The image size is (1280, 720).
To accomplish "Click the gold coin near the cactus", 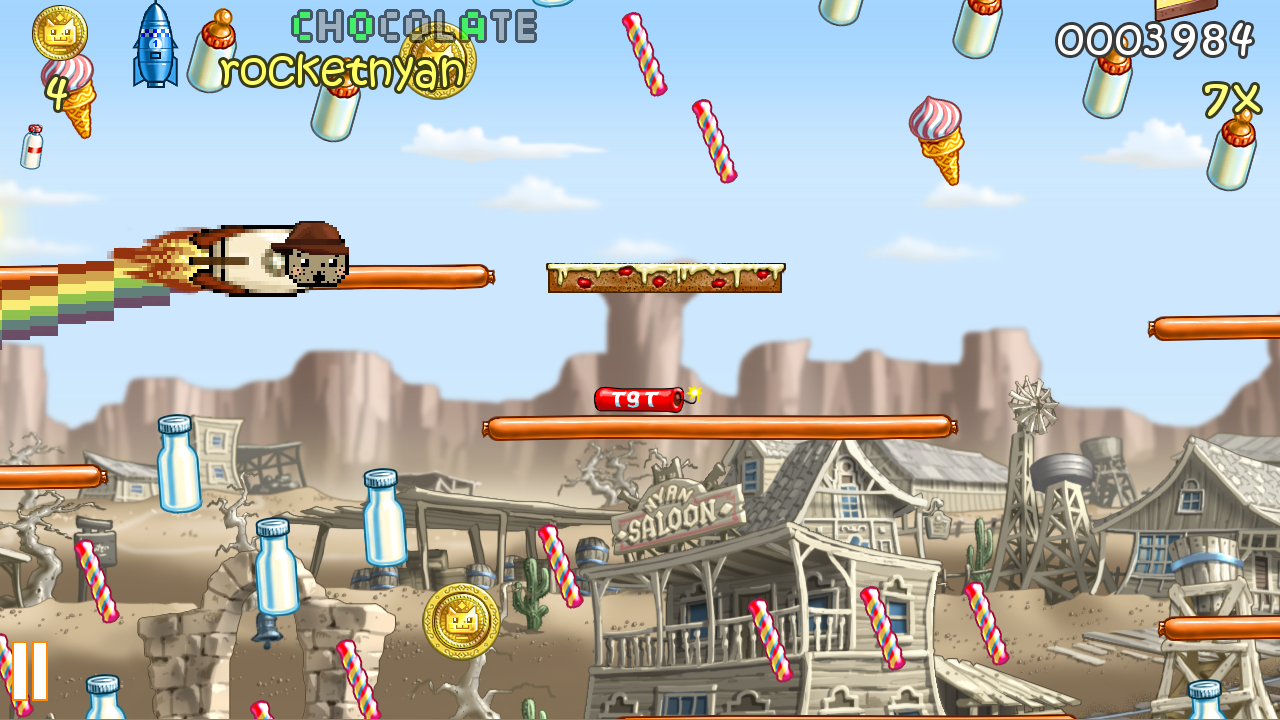I will pyautogui.click(x=459, y=619).
